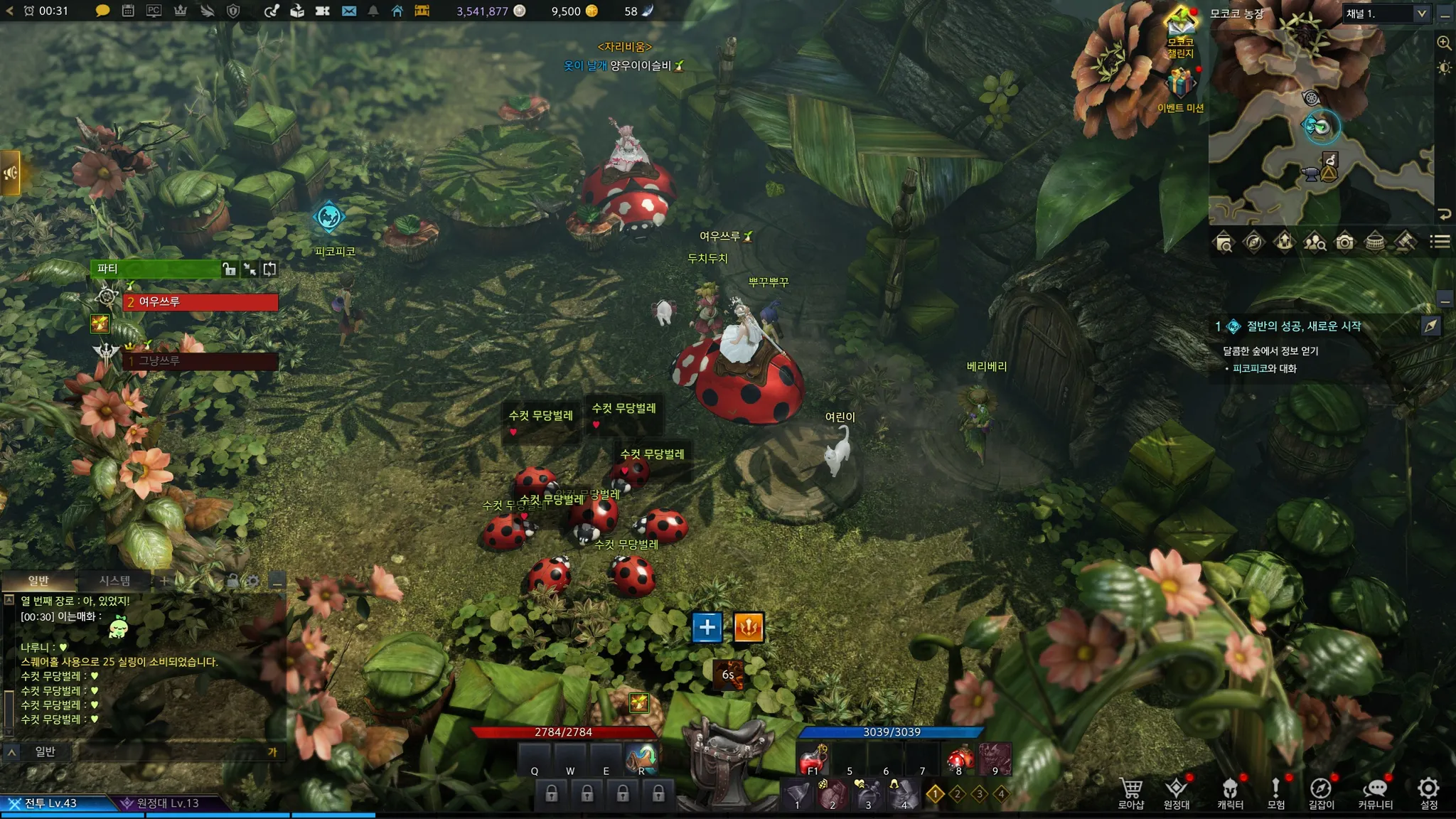Click the minimap zoom magnifier button
The width and height of the screenshot is (1456, 819).
click(x=1444, y=43)
